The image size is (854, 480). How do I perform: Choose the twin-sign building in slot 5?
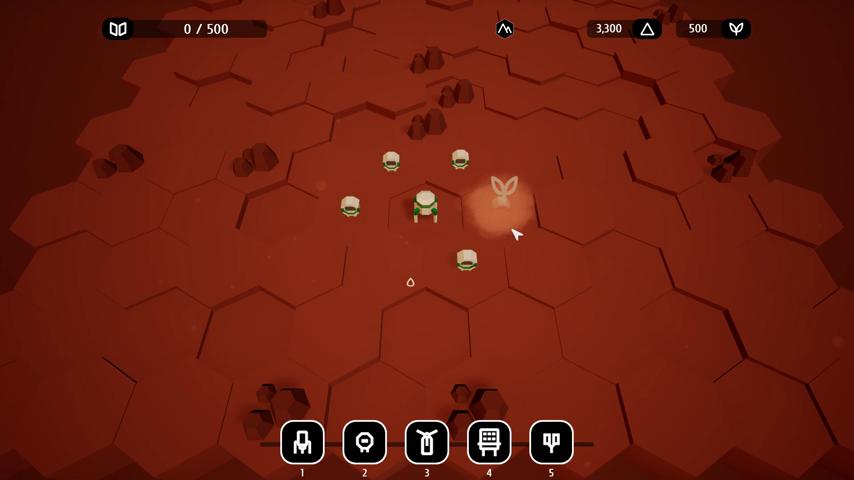[x=551, y=442]
